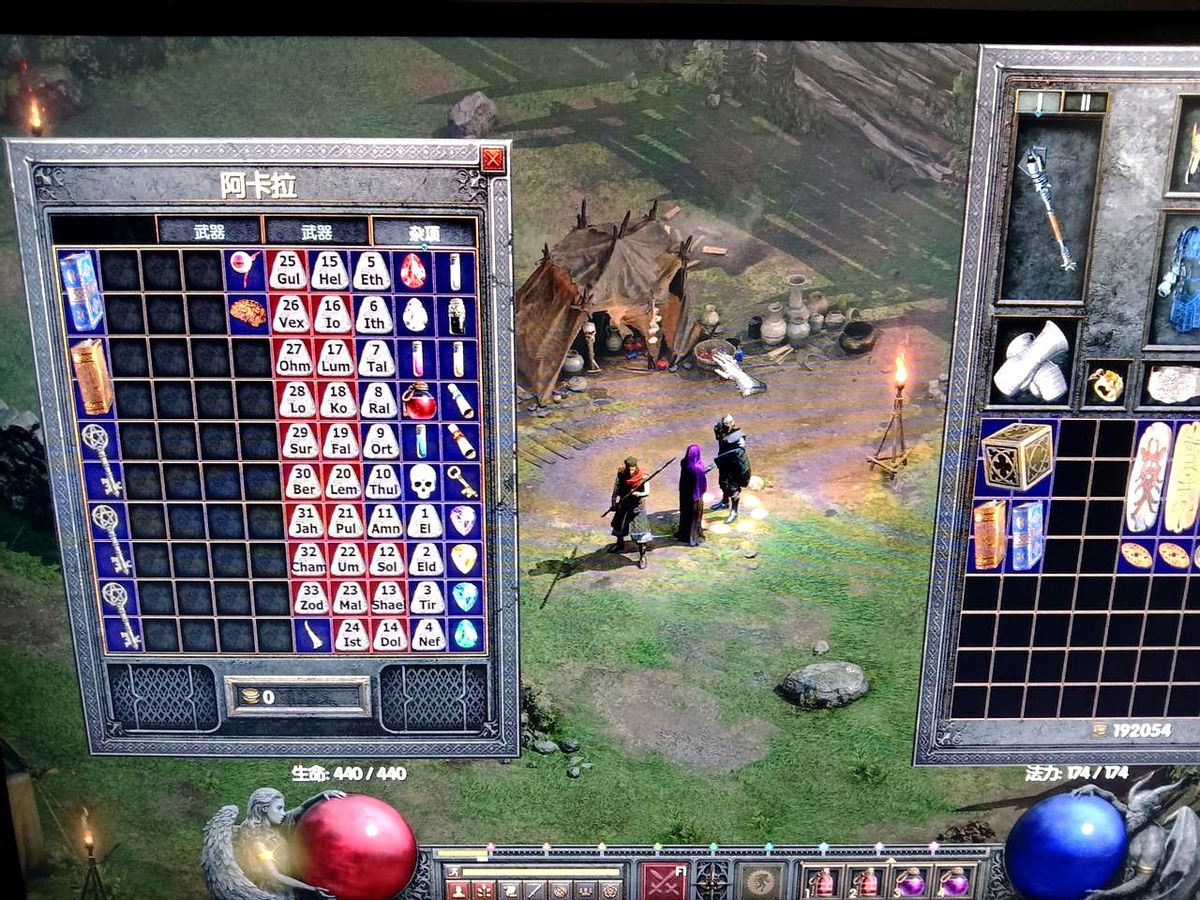The width and height of the screenshot is (1200, 900).
Task: Close the Akara shop window
Action: (492, 160)
